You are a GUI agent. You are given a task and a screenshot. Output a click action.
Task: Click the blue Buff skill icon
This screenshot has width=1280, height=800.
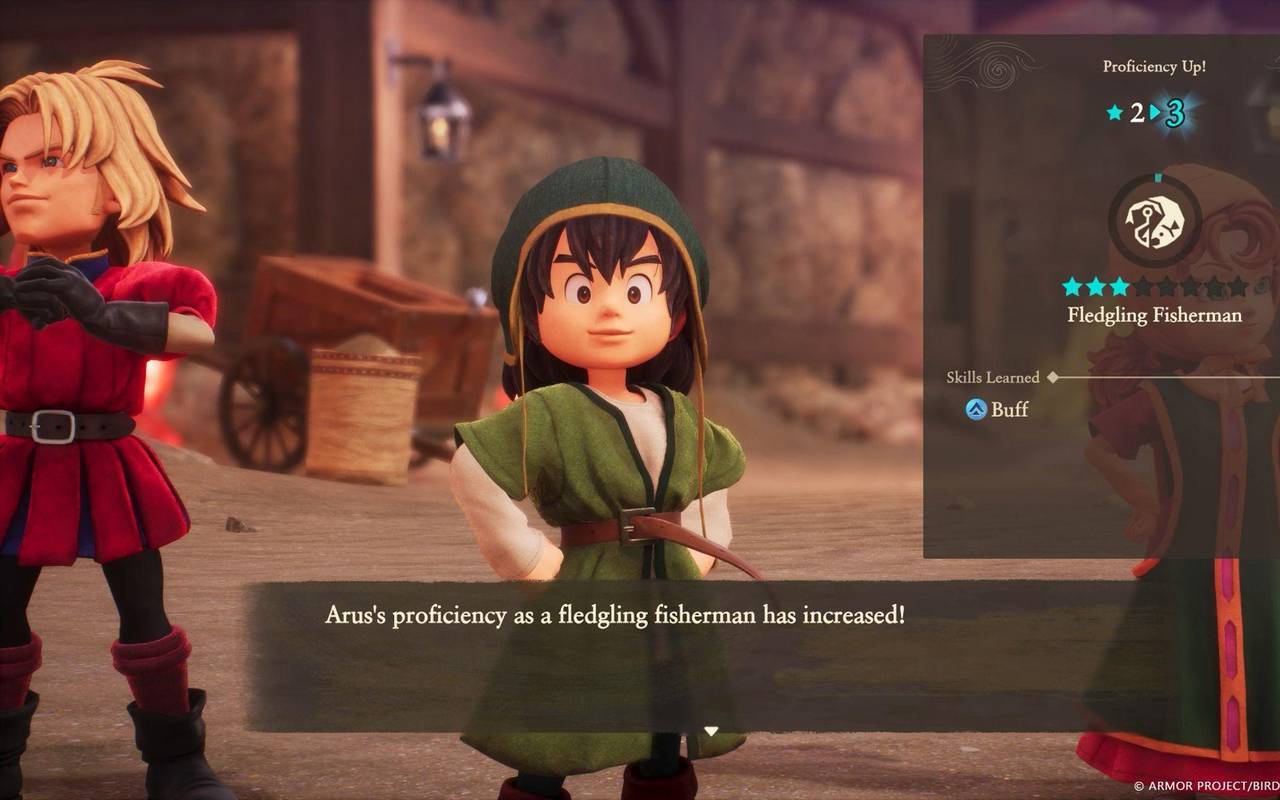[x=977, y=408]
